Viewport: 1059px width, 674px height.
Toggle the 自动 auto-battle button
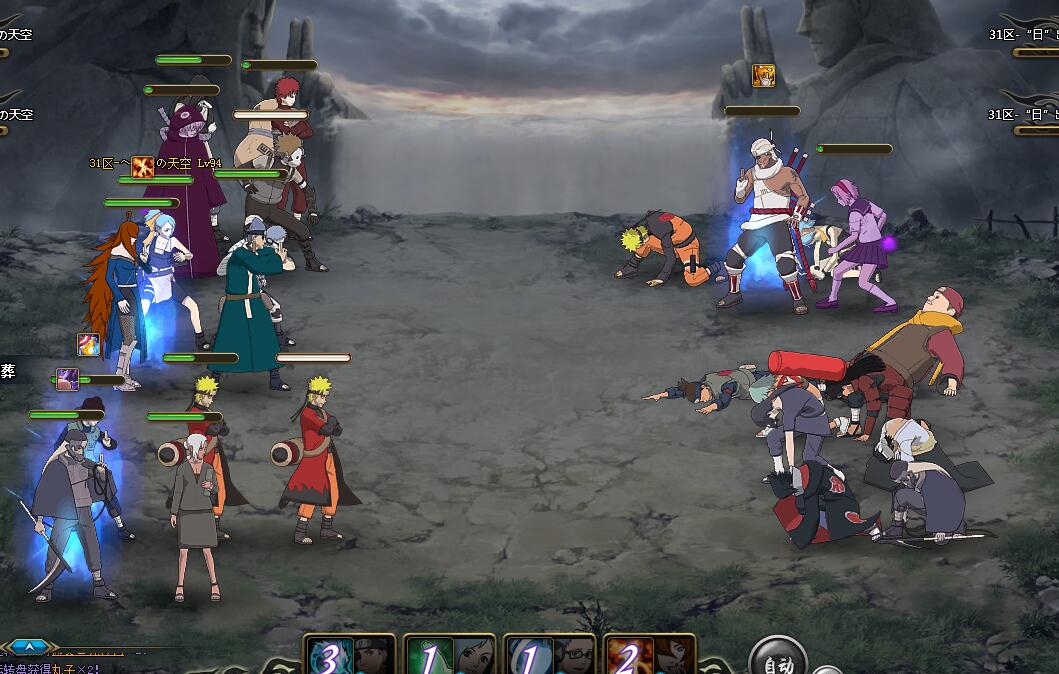(x=778, y=660)
